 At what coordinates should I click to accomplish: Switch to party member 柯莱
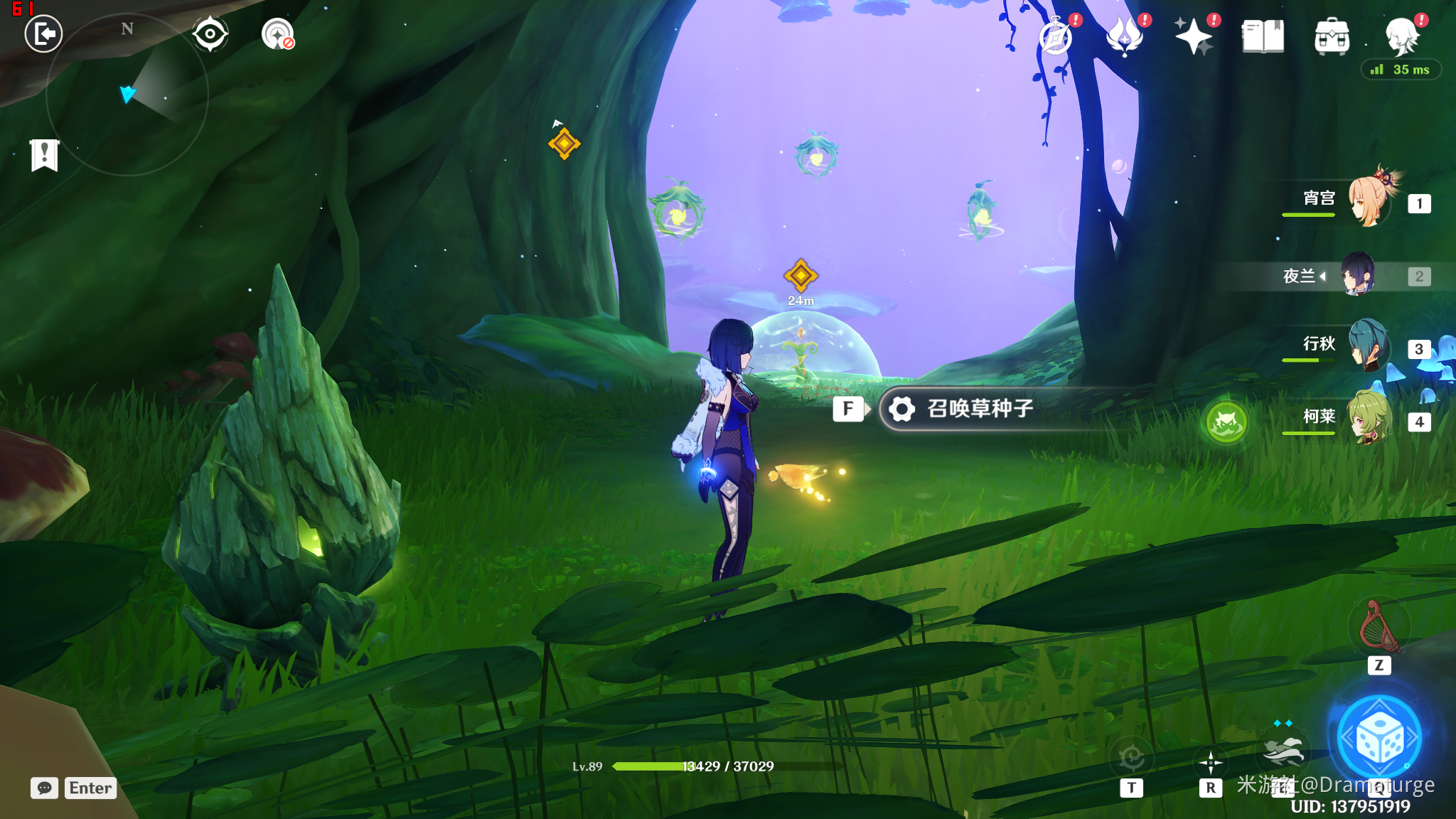coord(1369,419)
